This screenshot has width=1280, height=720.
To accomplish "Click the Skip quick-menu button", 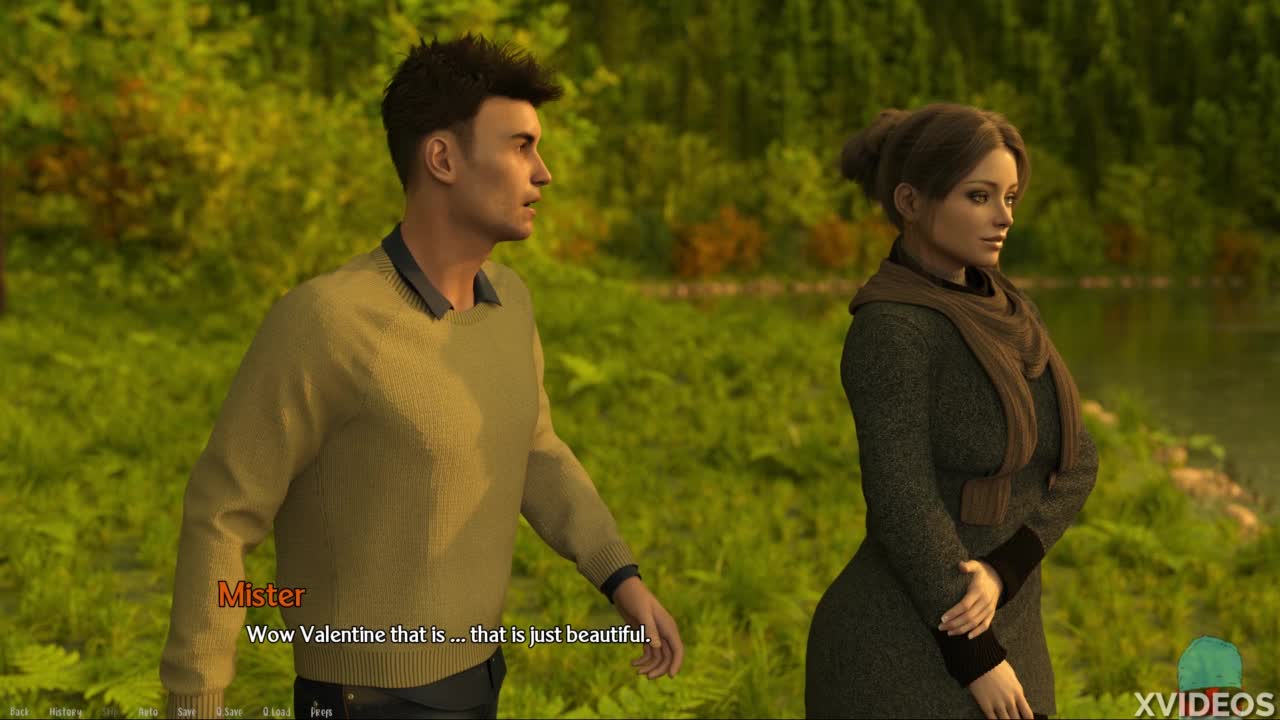I will coord(110,712).
